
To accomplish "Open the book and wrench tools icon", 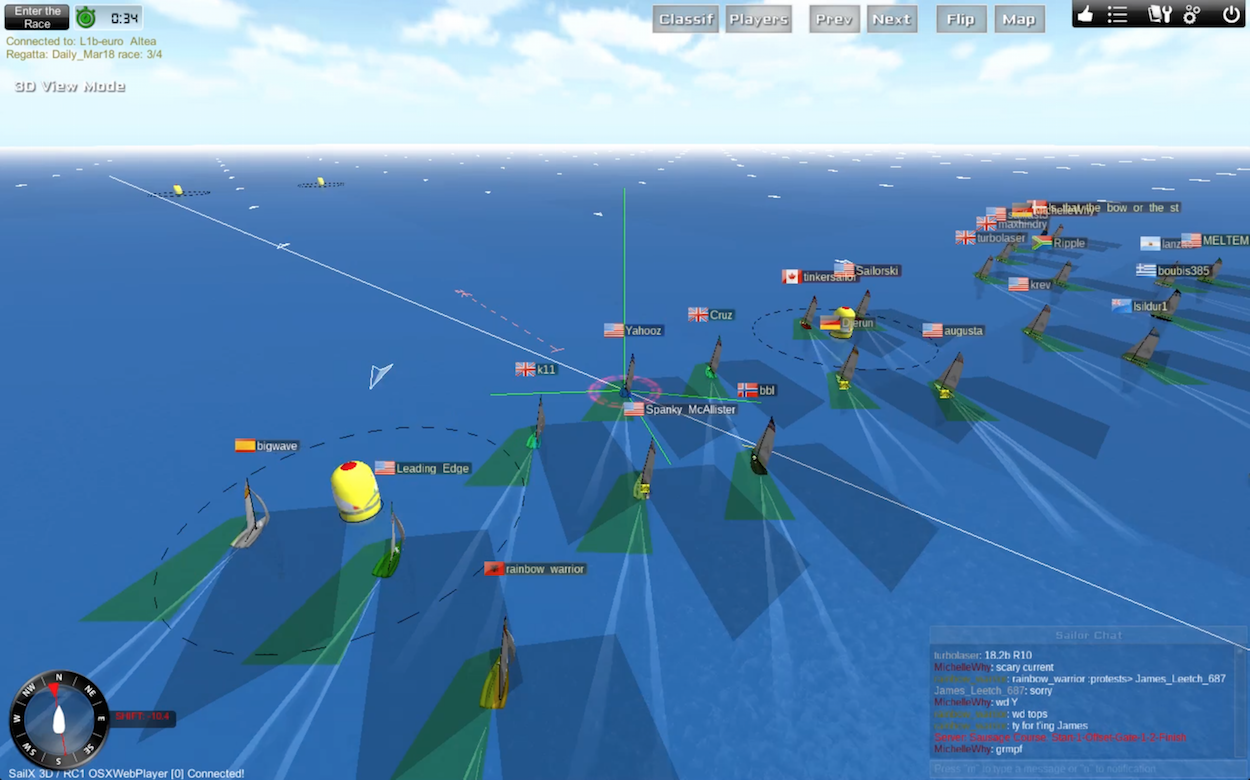I will (x=1158, y=14).
